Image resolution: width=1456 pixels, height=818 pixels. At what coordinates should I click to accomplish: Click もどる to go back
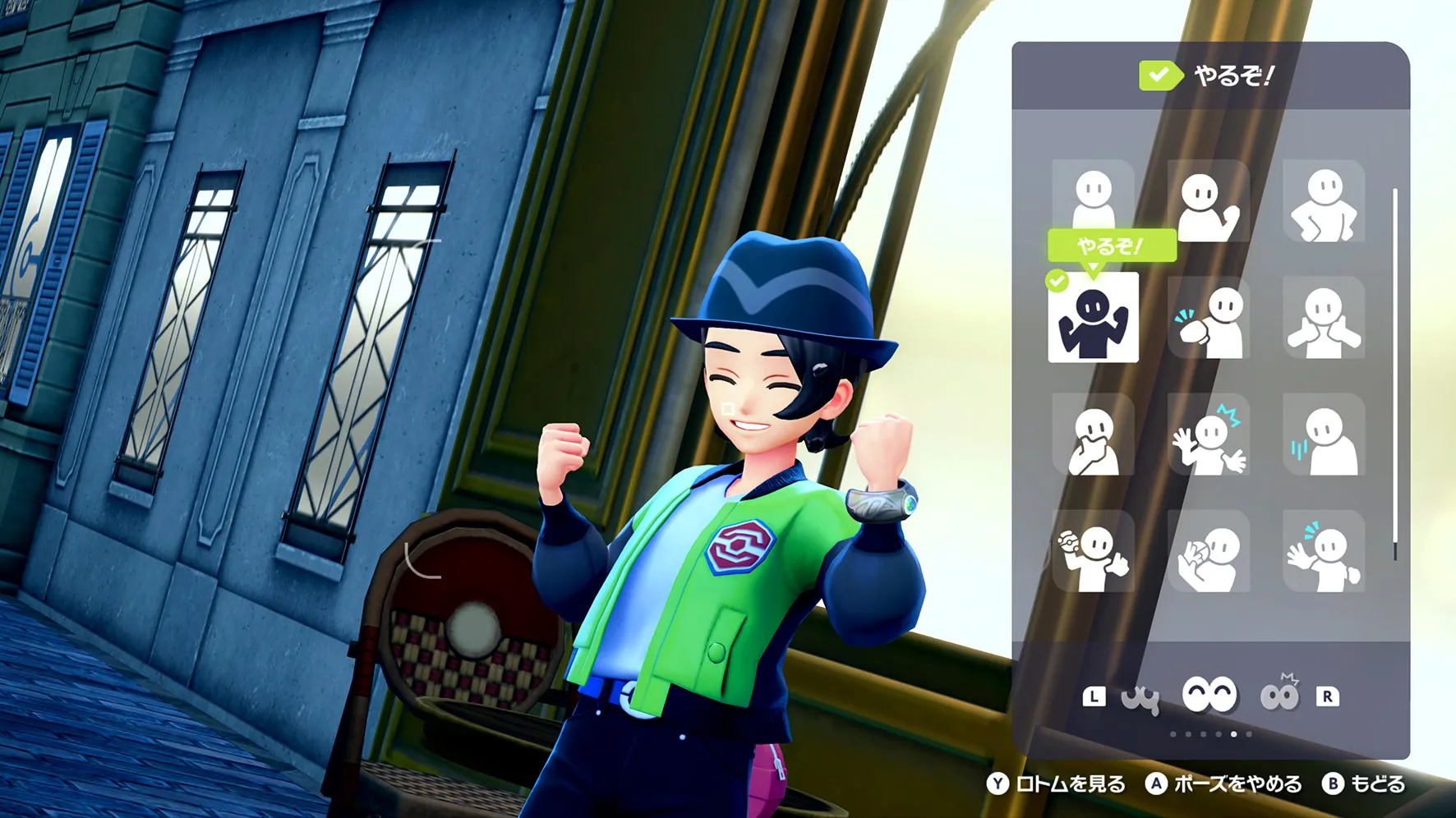pyautogui.click(x=1364, y=784)
